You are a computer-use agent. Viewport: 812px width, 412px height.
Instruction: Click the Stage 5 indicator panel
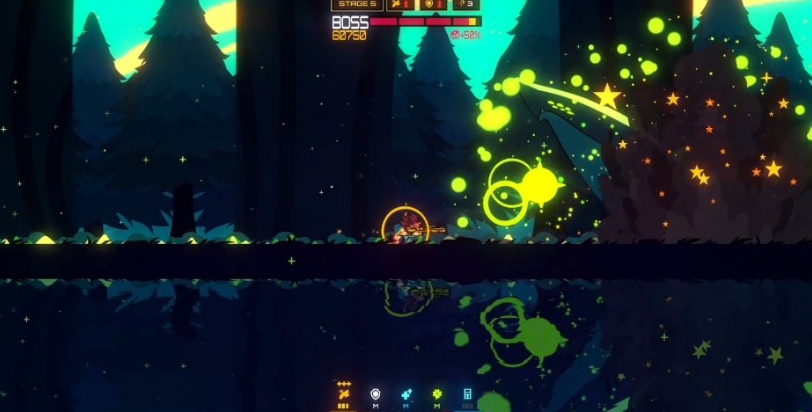357,5
